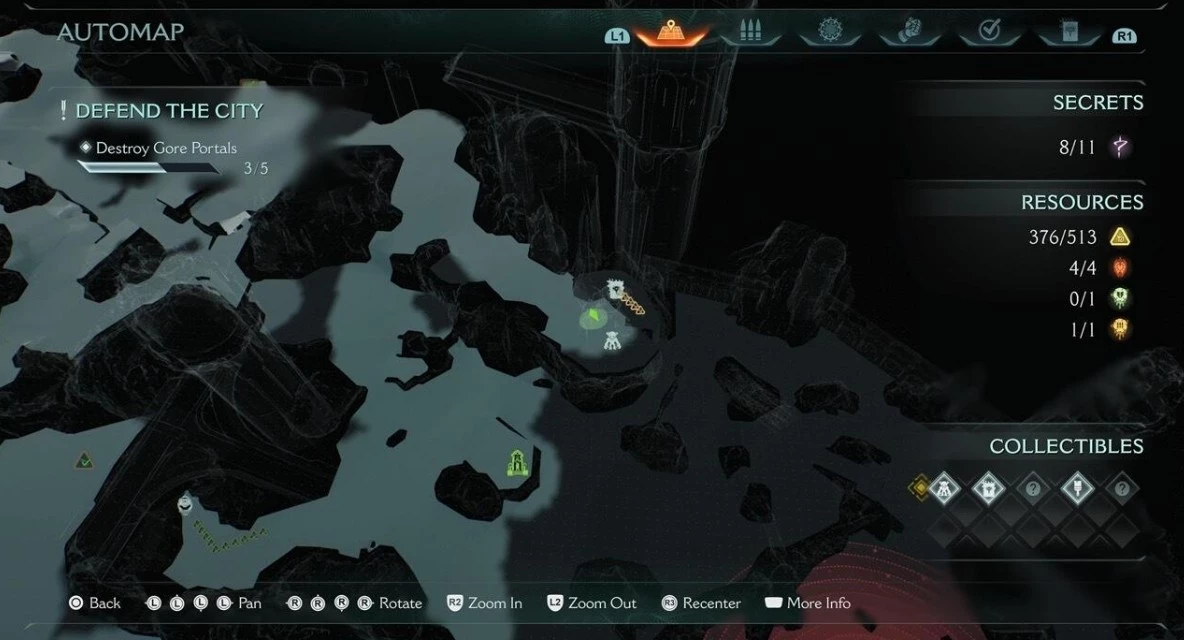Choose the codex page collectible tile
This screenshot has height=640, width=1184.
click(988, 489)
